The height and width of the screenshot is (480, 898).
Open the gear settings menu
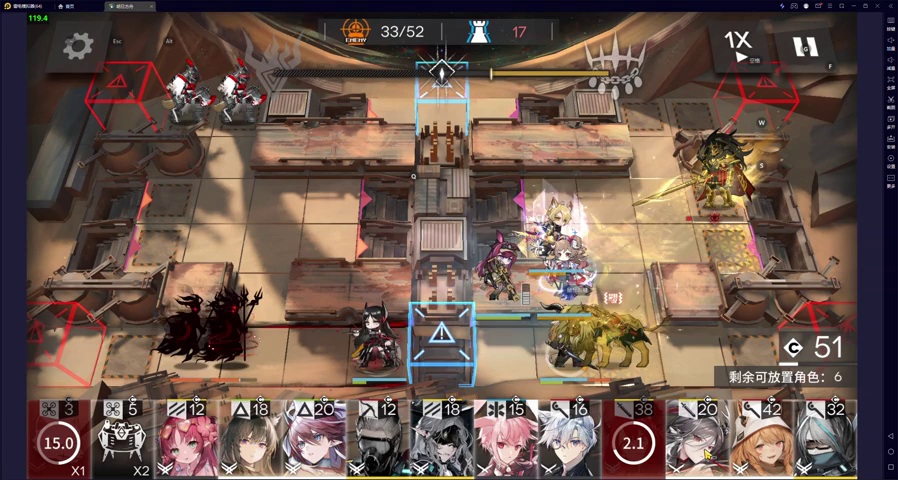[78, 45]
